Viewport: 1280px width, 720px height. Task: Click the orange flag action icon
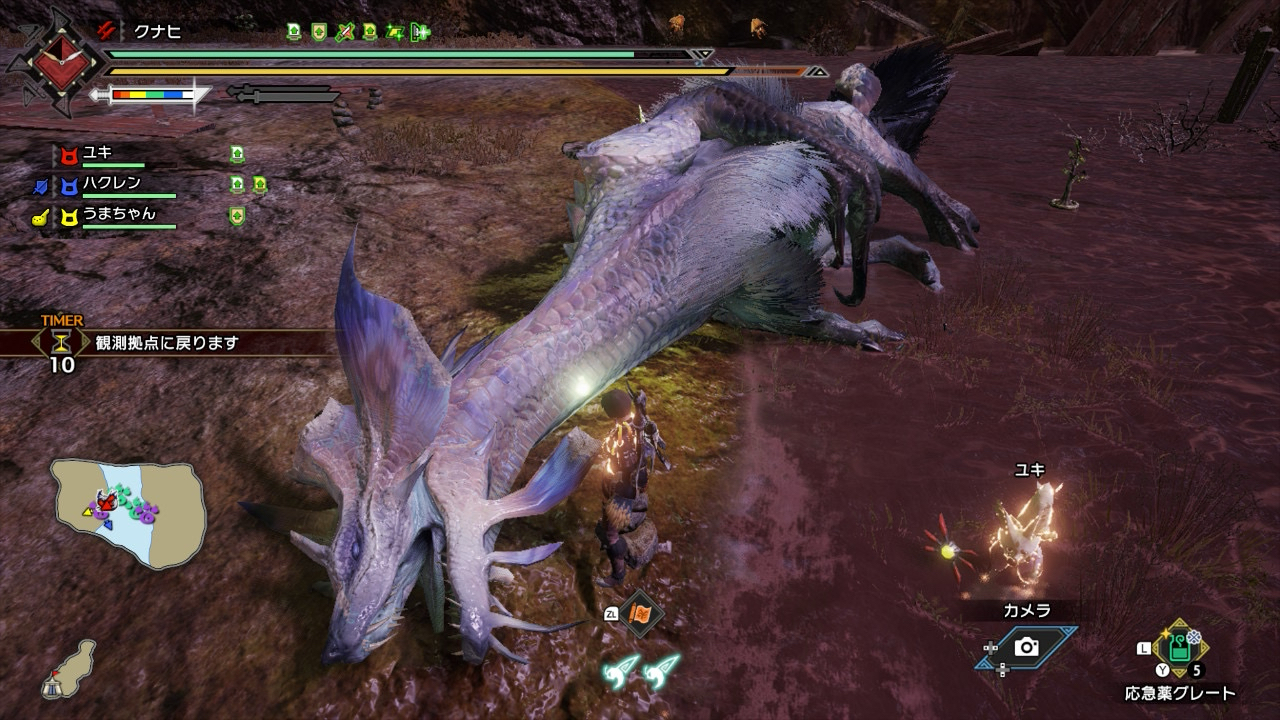pos(639,613)
